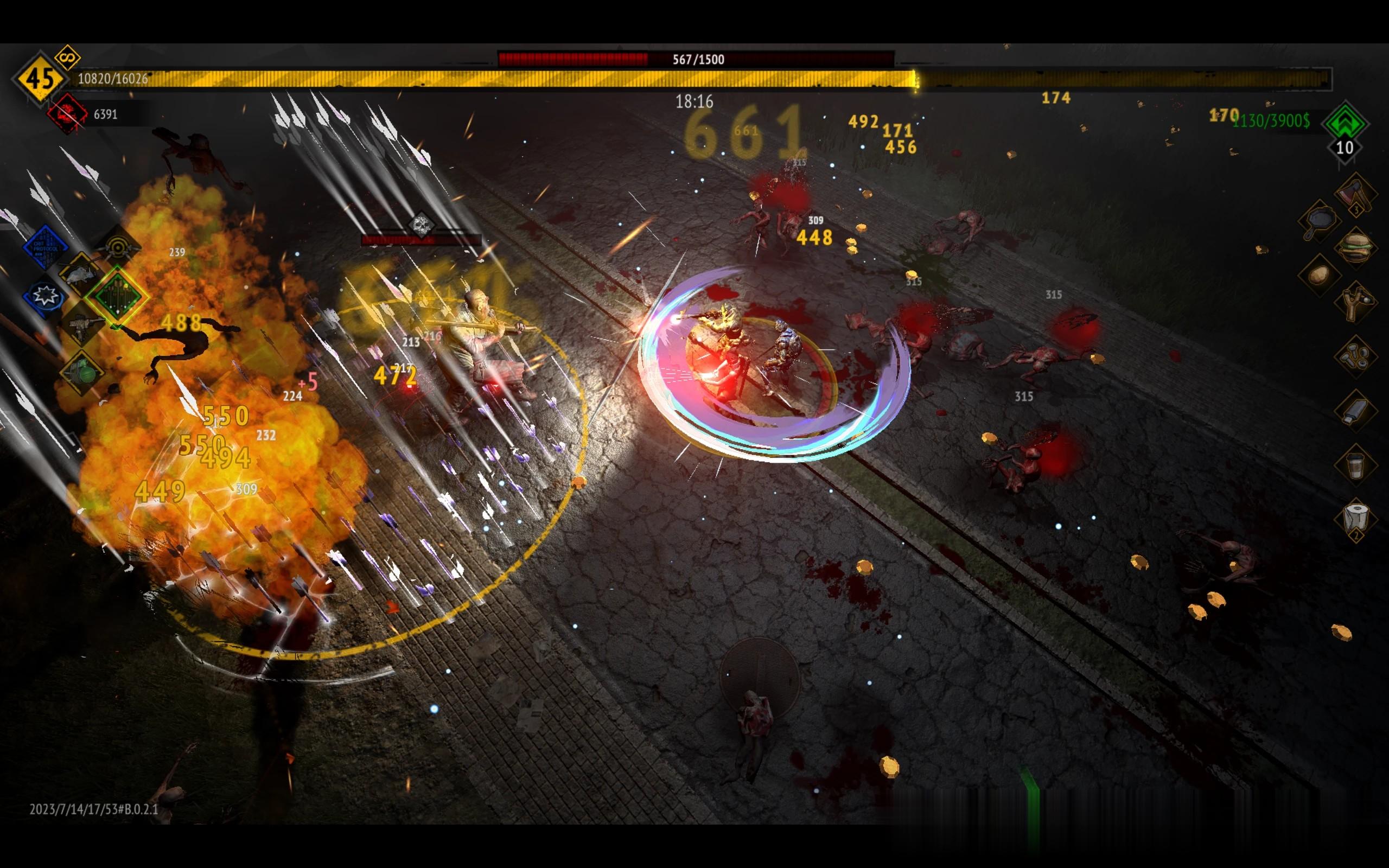Select the coffee cup item

(x=1356, y=464)
